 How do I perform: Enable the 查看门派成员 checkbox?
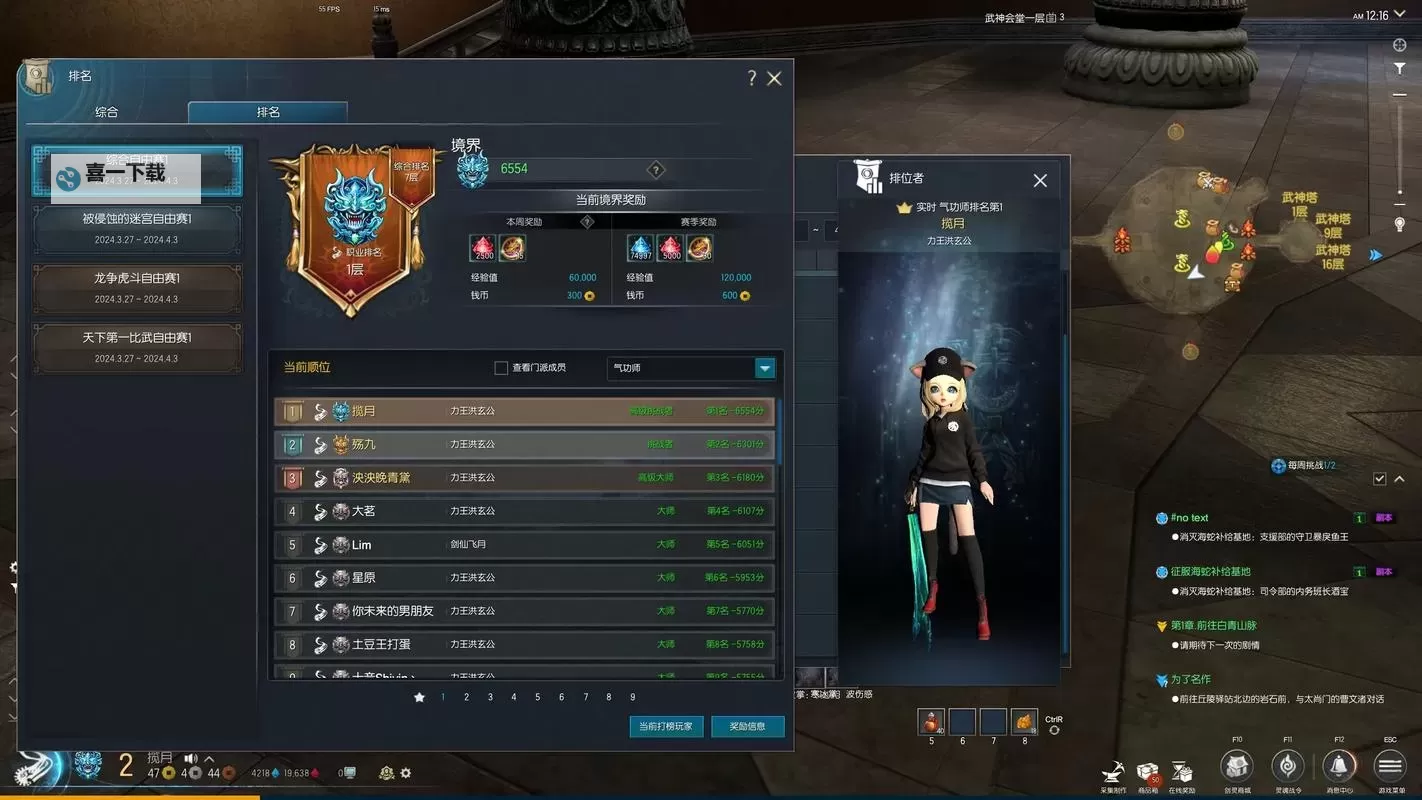click(500, 368)
